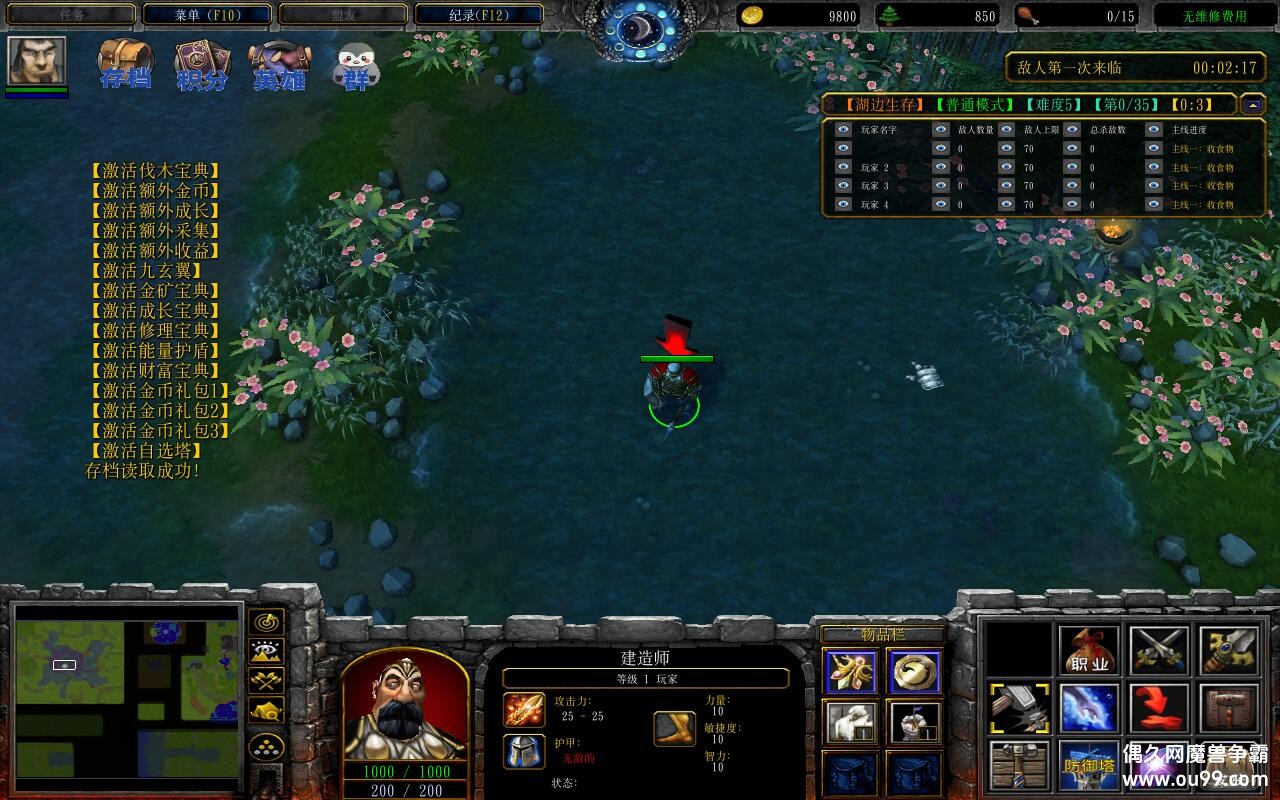1280x800 pixels.
Task: Click the 存档 save backpack icon
Action: click(125, 65)
